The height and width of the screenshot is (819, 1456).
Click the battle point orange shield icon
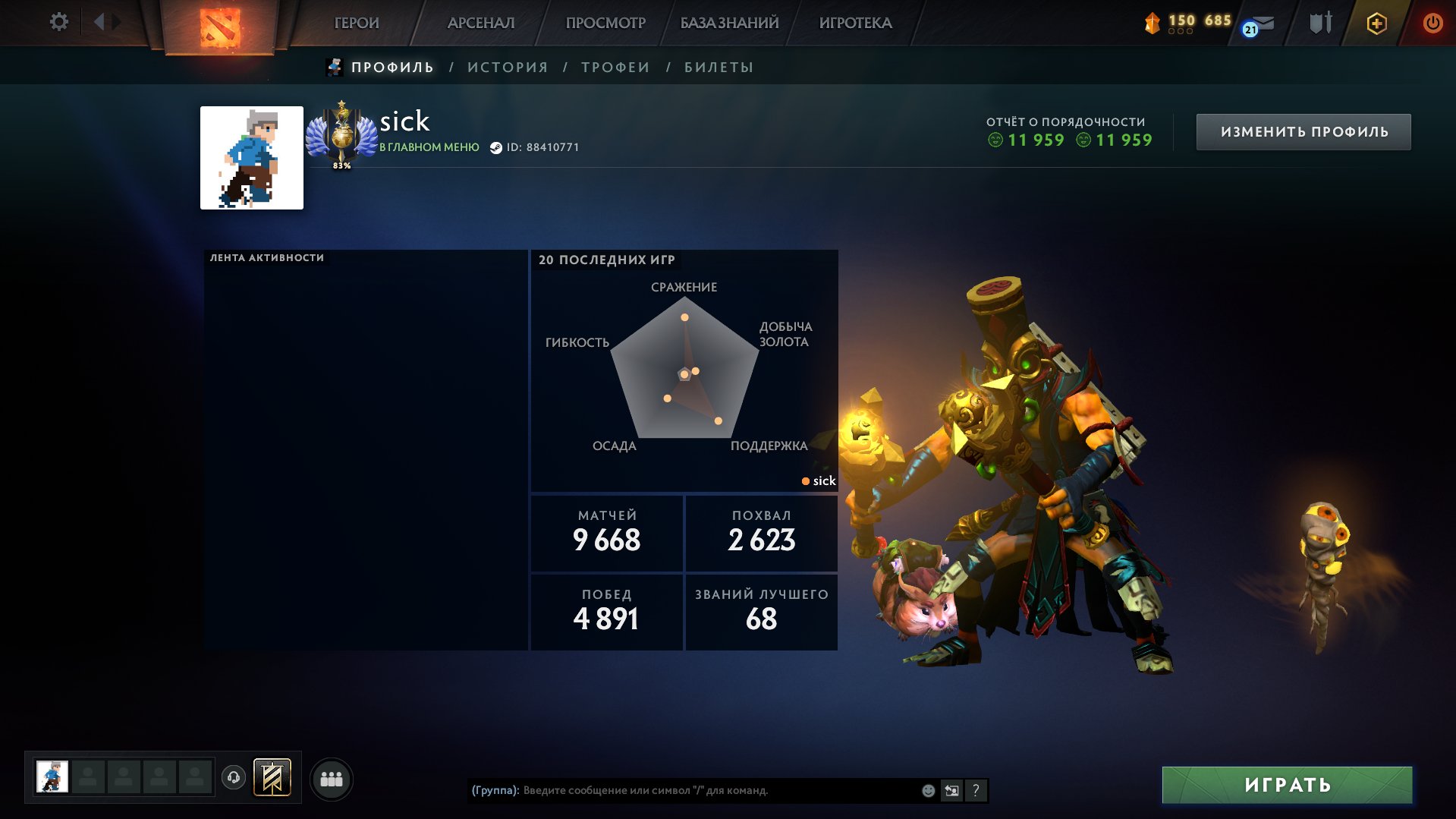coord(1152,23)
